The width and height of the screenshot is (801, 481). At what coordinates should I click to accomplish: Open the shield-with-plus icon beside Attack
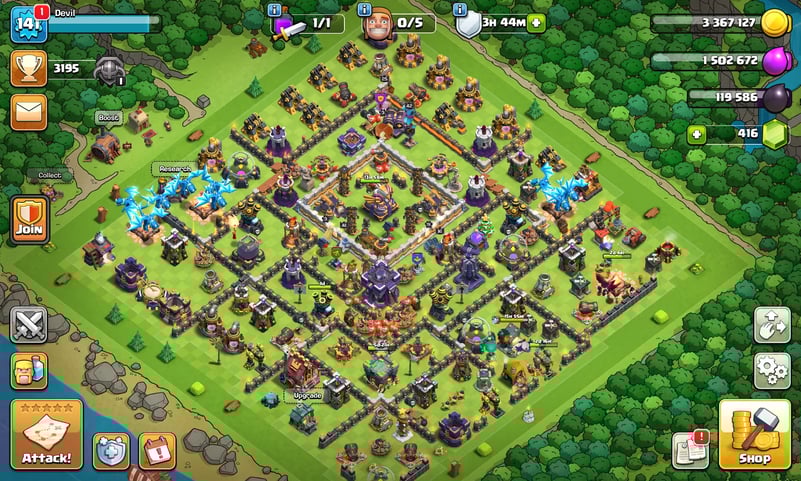click(x=111, y=451)
